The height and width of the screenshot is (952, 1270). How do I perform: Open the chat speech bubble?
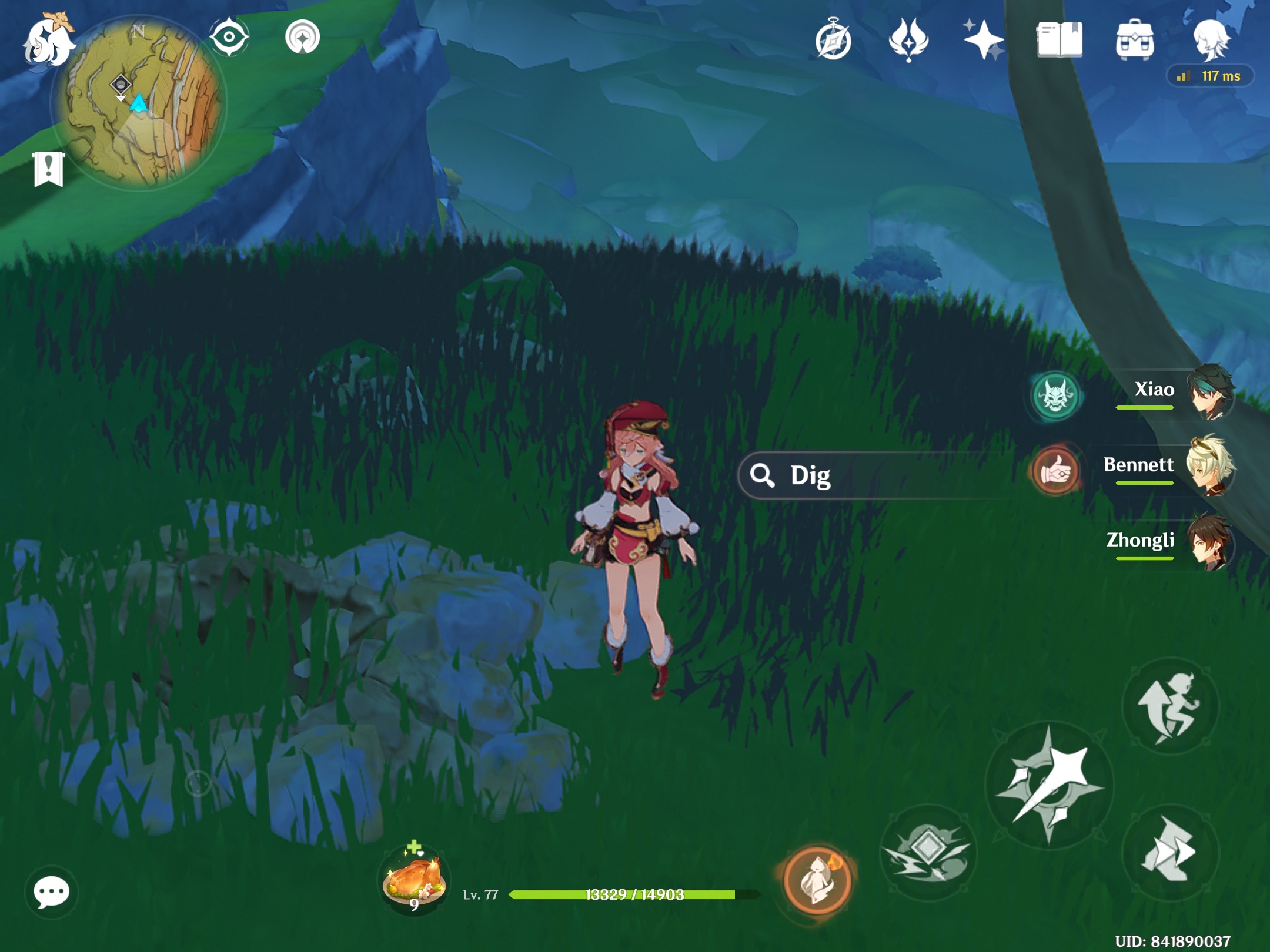tap(52, 891)
